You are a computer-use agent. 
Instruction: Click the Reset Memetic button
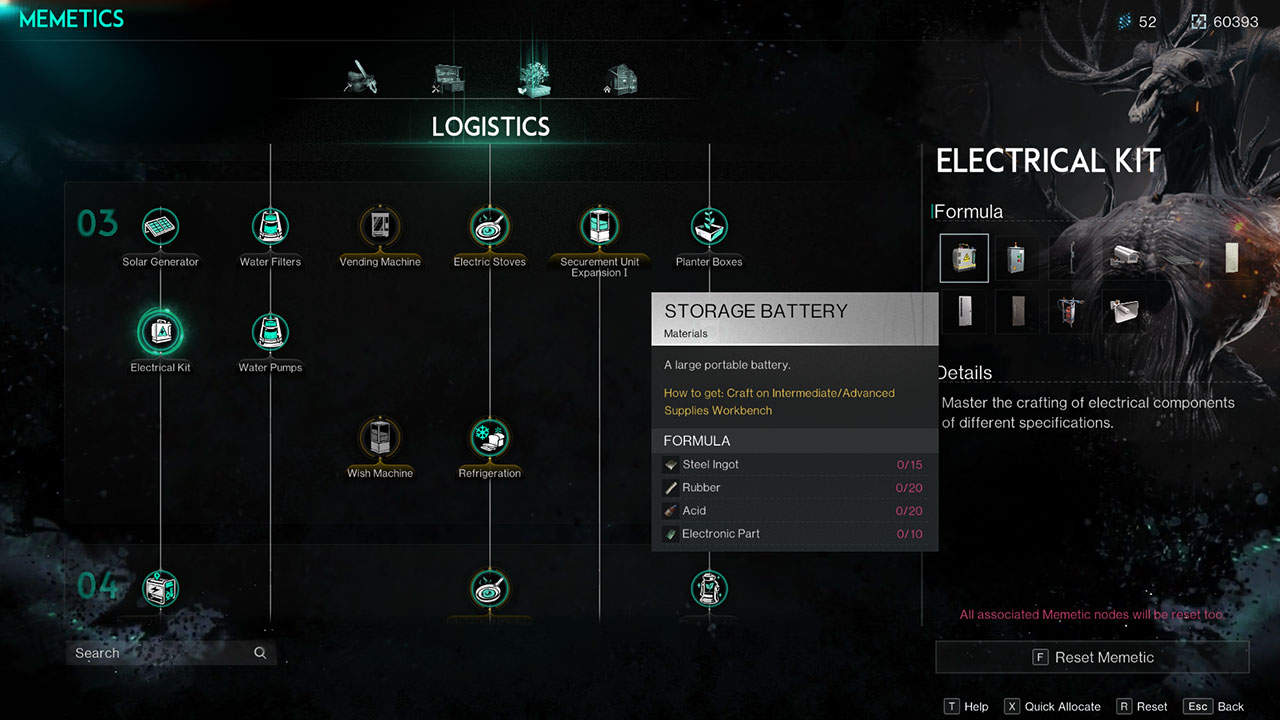1092,657
